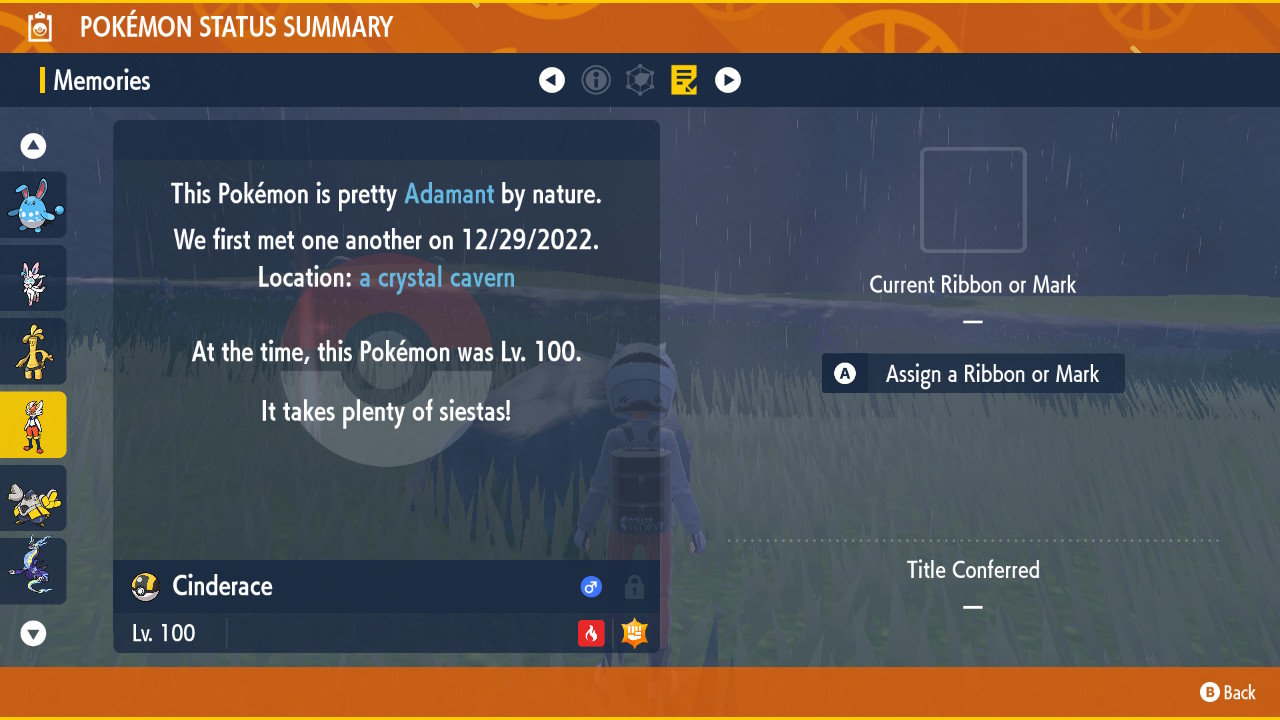Open the info page icon in the header
The height and width of the screenshot is (720, 1280).
coord(596,80)
